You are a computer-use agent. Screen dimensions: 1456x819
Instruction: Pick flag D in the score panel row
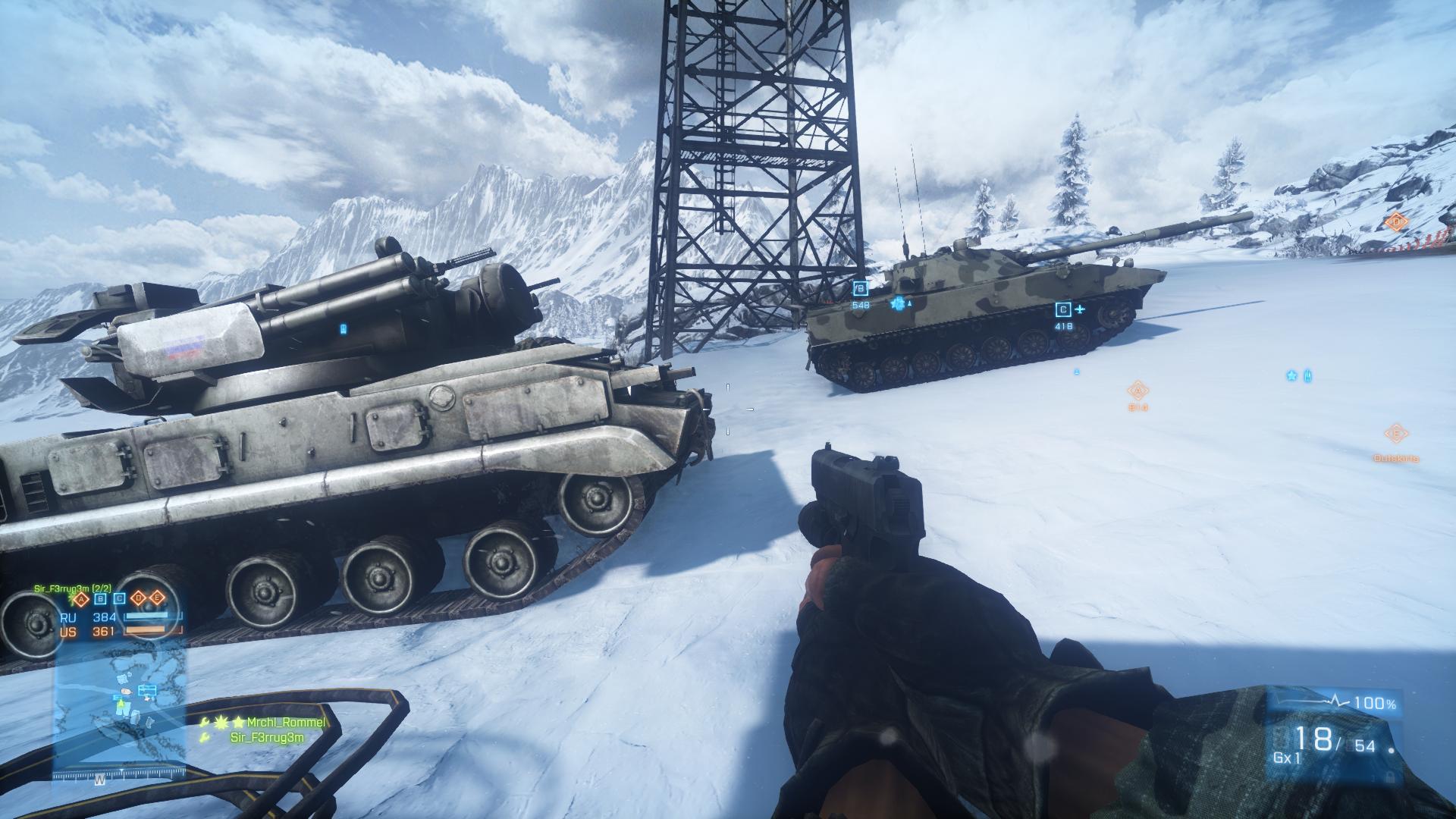(x=139, y=598)
